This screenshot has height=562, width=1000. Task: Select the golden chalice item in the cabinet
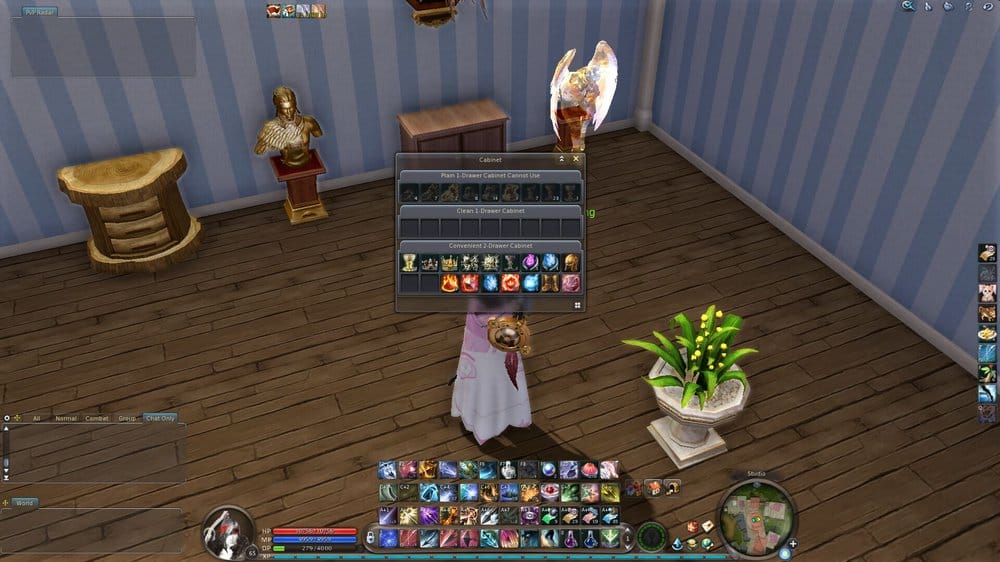[x=409, y=263]
